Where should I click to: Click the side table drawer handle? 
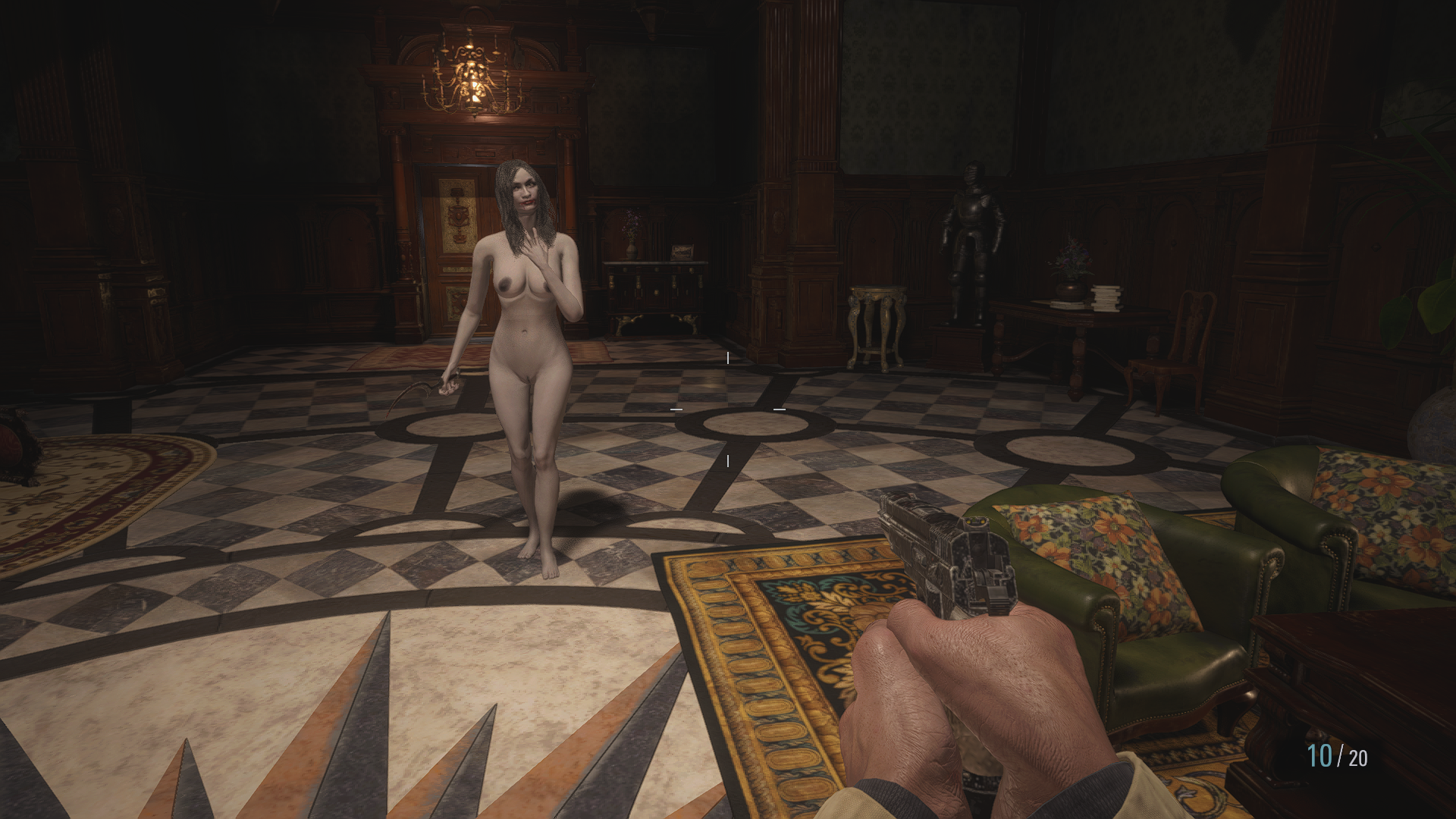click(x=655, y=268)
